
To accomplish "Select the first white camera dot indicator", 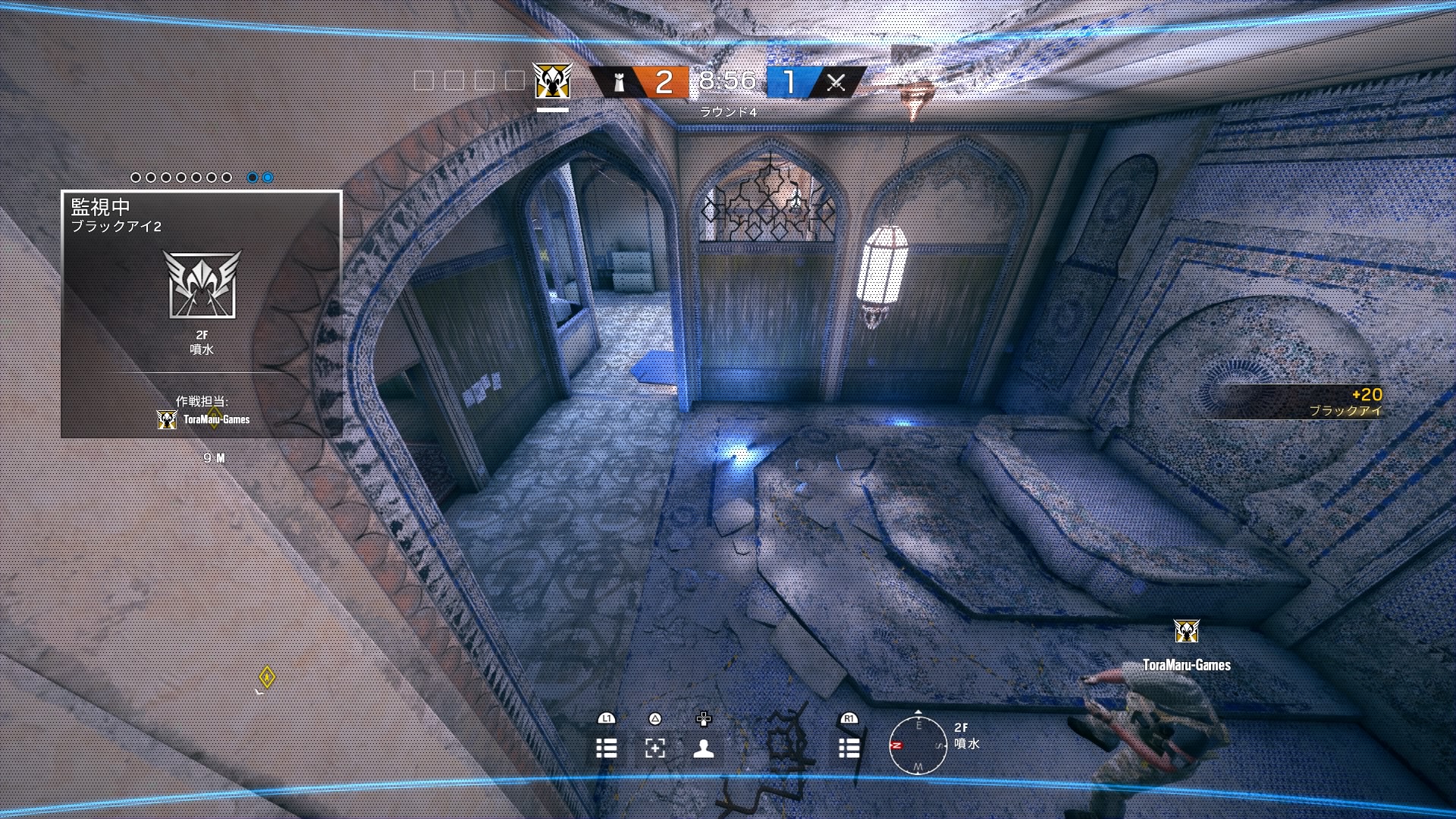I will point(136,177).
